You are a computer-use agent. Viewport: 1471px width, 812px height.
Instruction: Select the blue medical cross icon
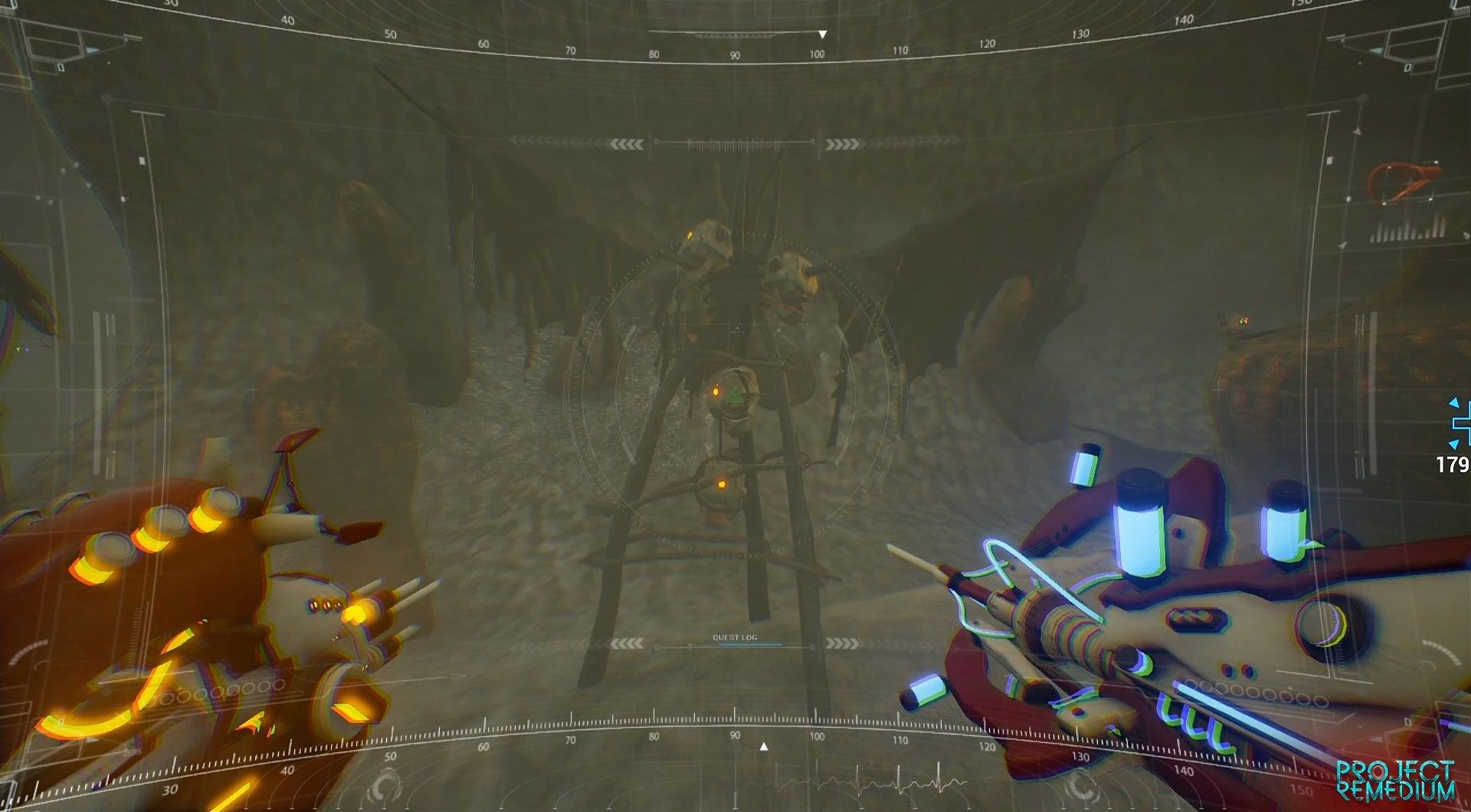(1459, 422)
